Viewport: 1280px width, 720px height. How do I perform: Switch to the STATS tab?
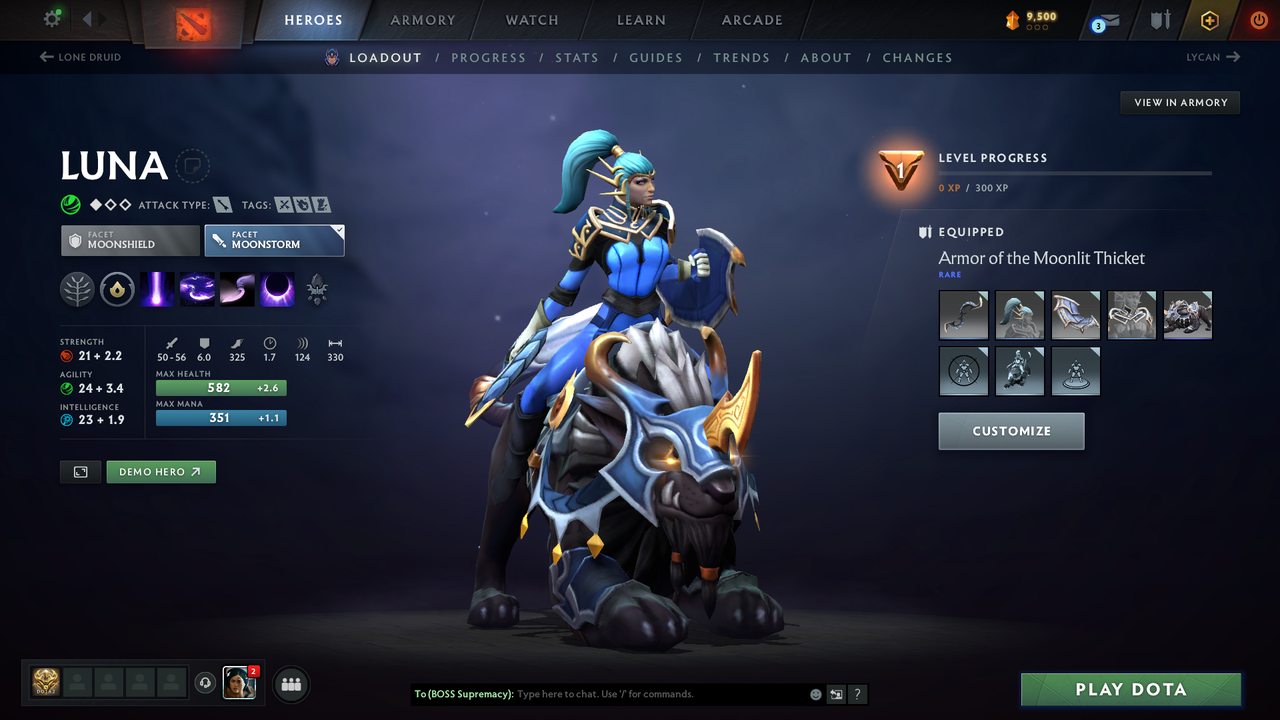pos(577,57)
